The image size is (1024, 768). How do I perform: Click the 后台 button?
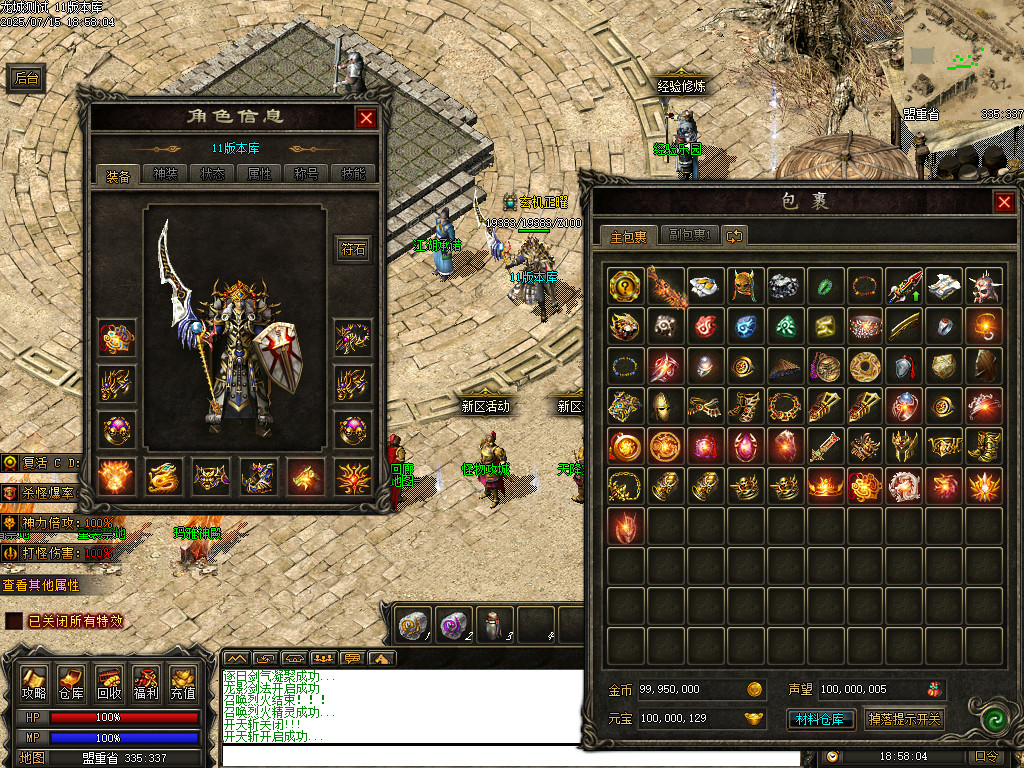27,79
